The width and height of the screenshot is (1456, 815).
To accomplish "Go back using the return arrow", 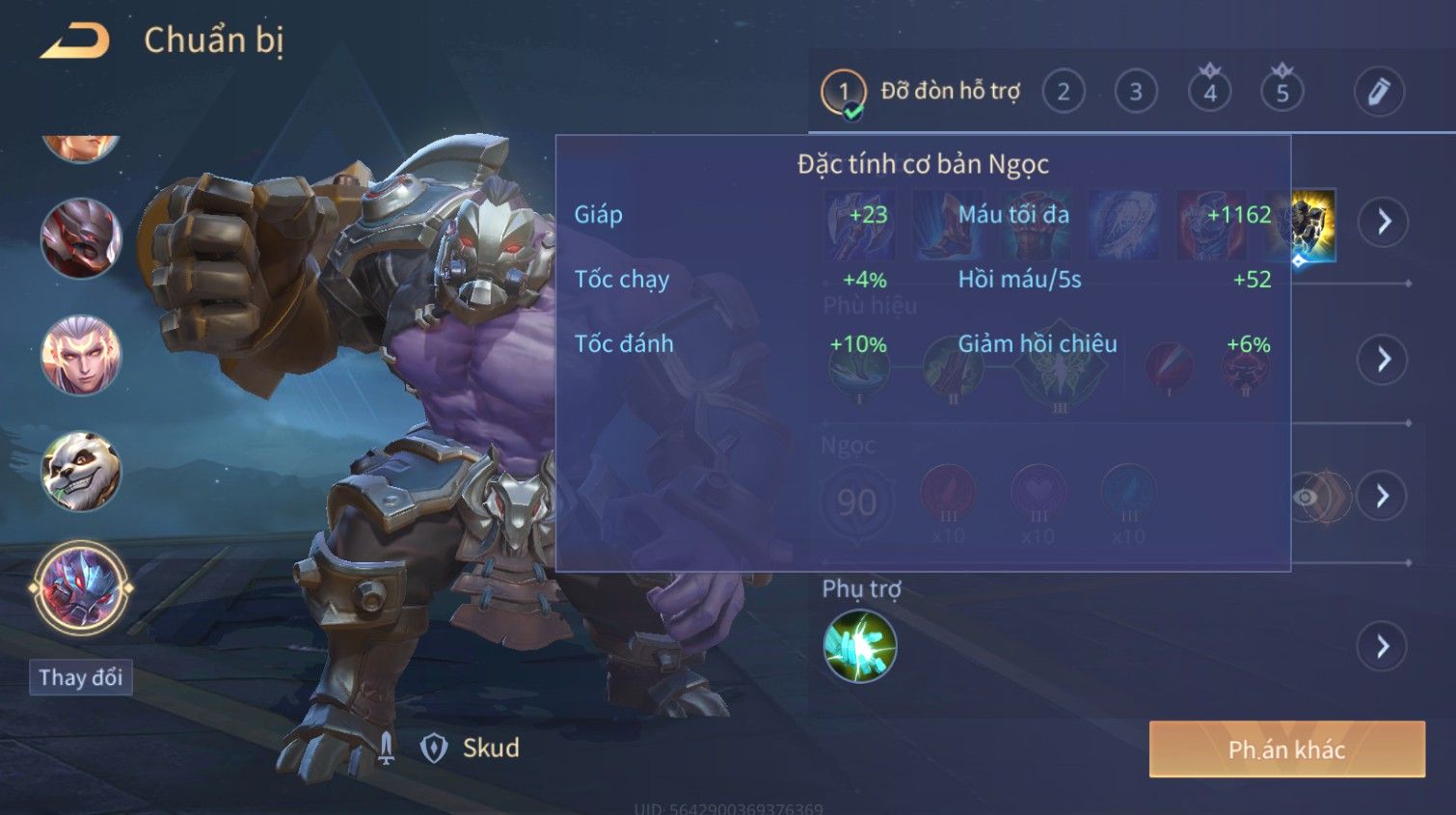I will tap(75, 41).
